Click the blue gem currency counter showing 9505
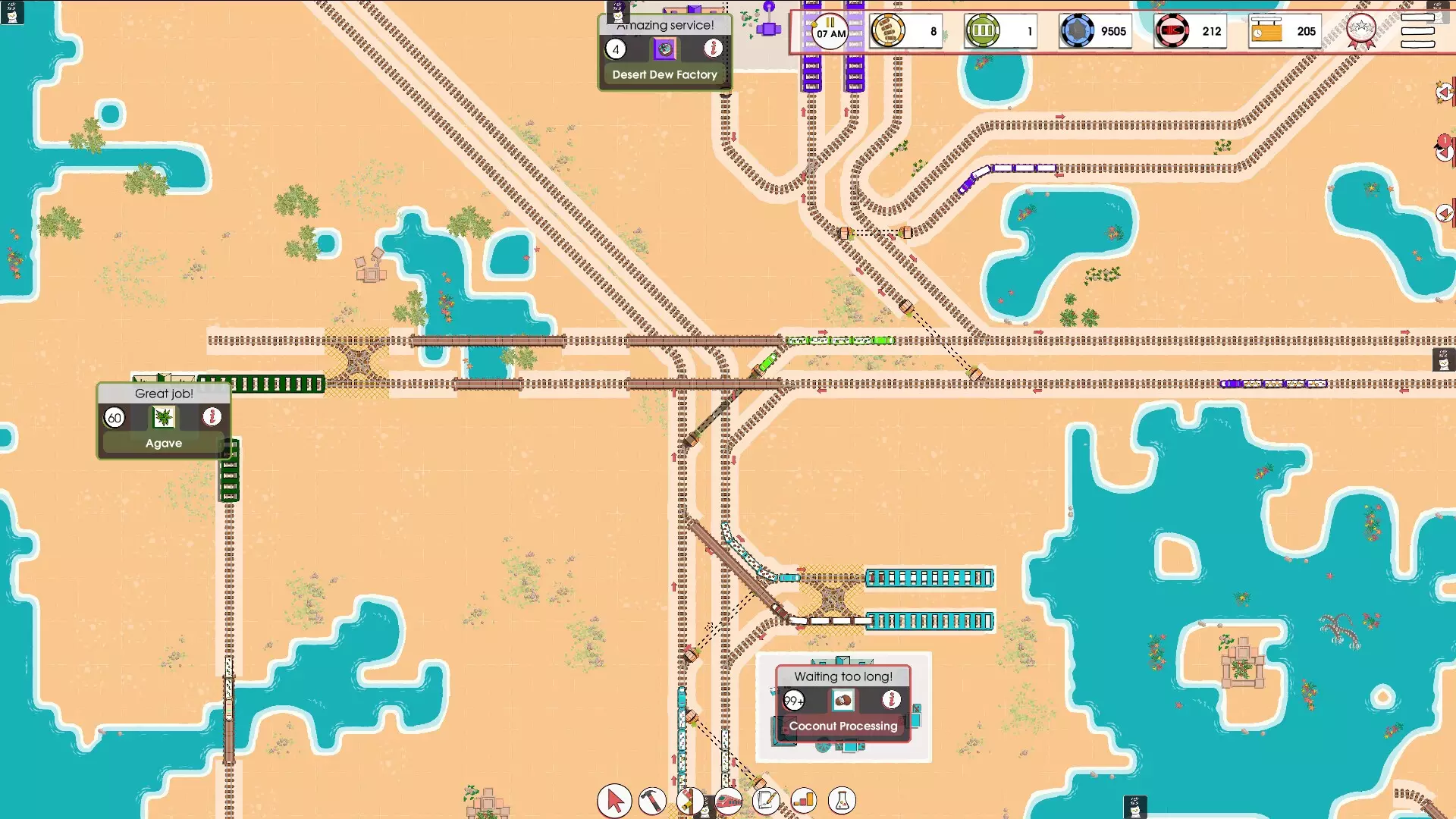 click(x=1096, y=31)
